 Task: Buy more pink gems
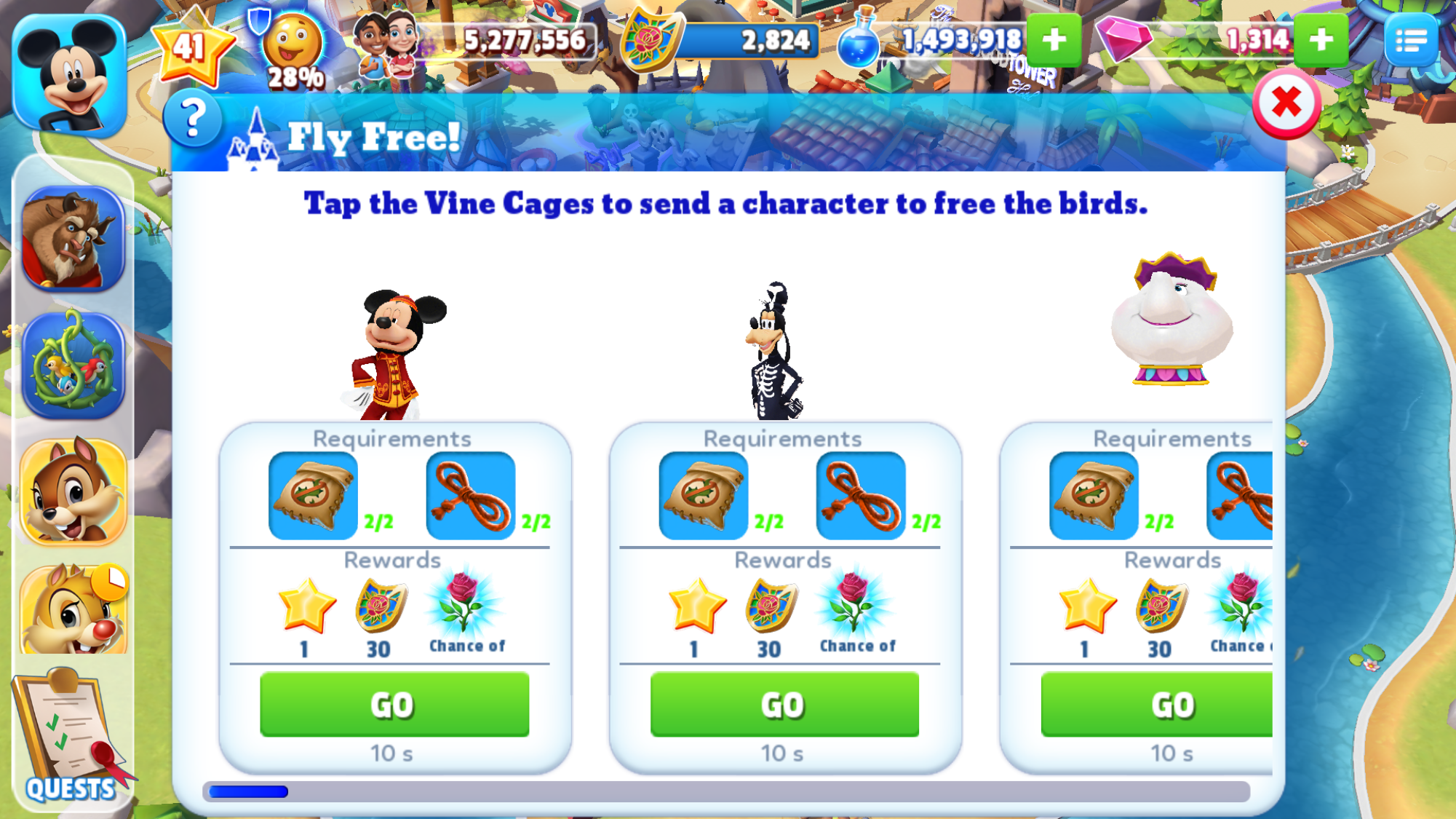(x=1321, y=40)
